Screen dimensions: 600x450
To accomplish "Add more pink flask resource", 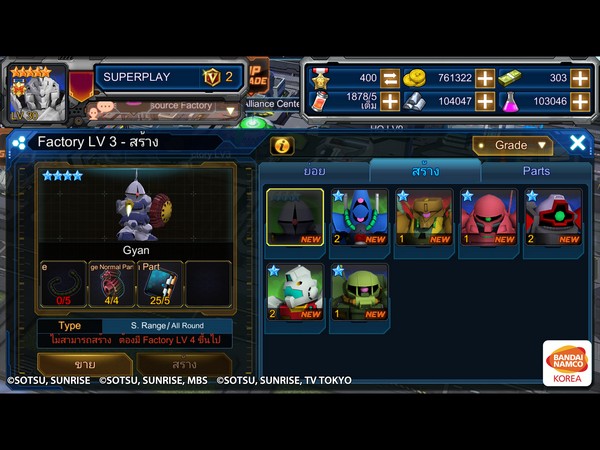I will (x=579, y=101).
